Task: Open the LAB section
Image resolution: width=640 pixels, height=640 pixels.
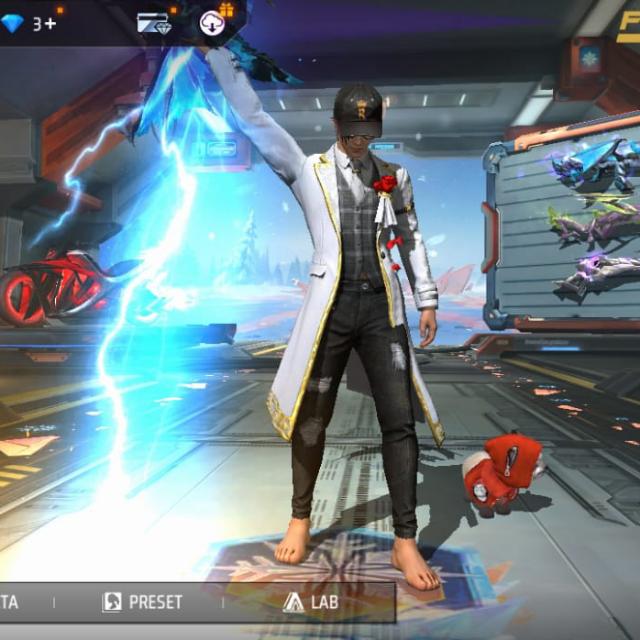Action: pos(311,602)
